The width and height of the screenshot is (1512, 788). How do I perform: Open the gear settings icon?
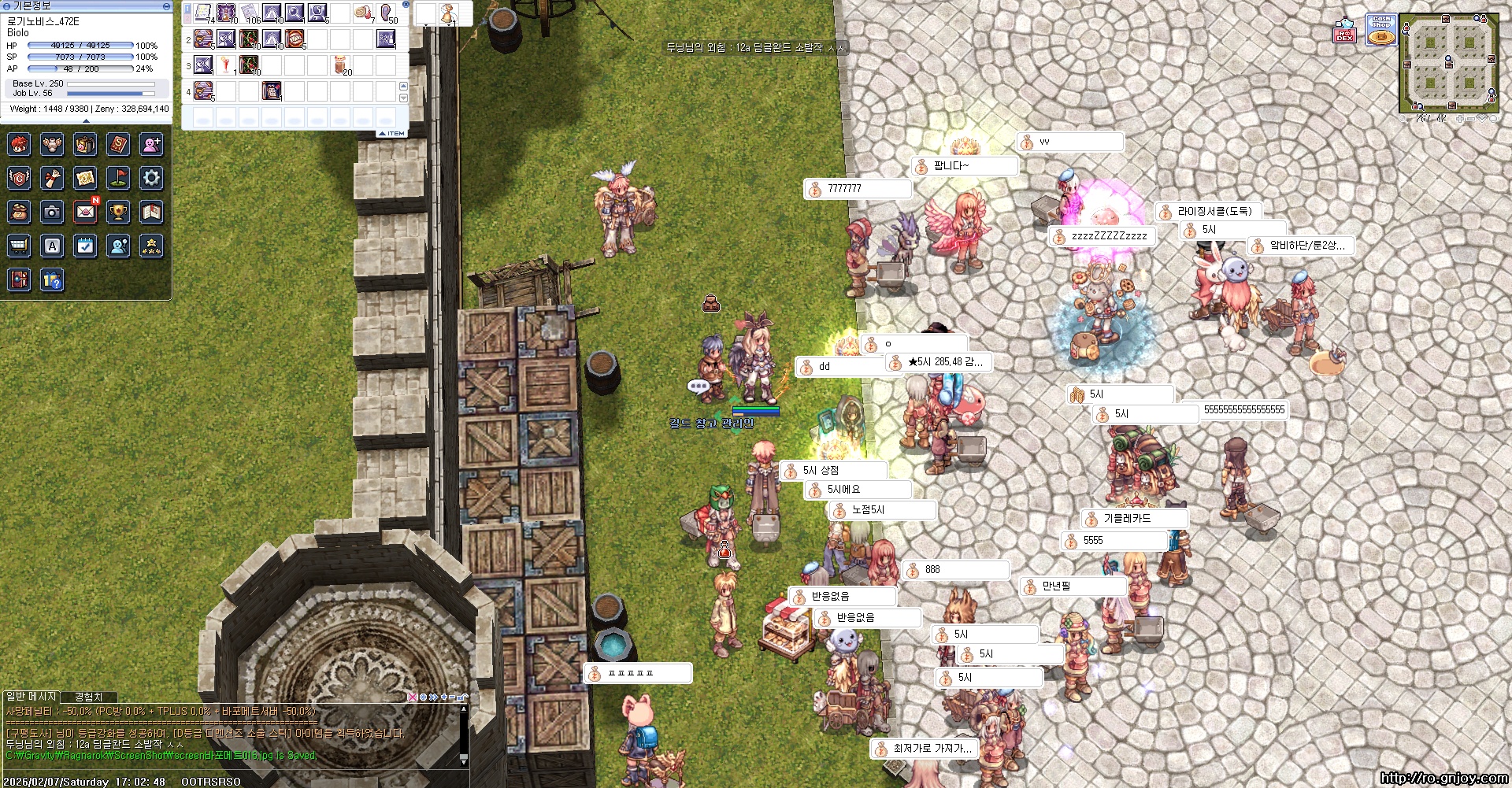coord(151,178)
